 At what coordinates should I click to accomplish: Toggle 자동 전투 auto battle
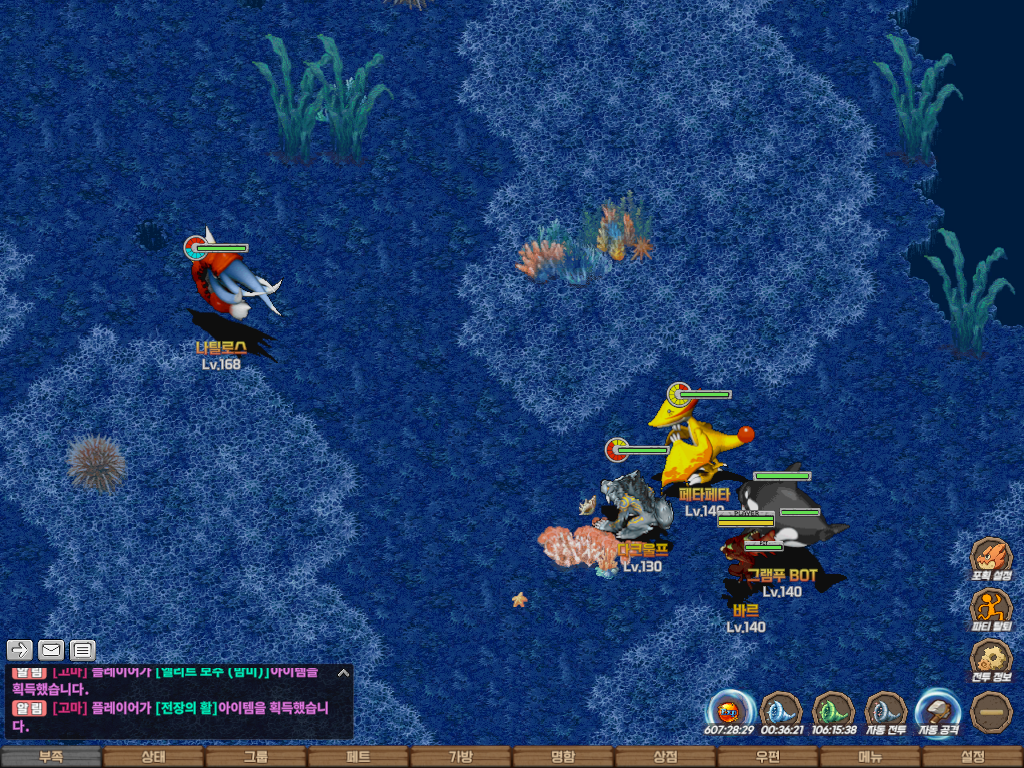coord(886,712)
